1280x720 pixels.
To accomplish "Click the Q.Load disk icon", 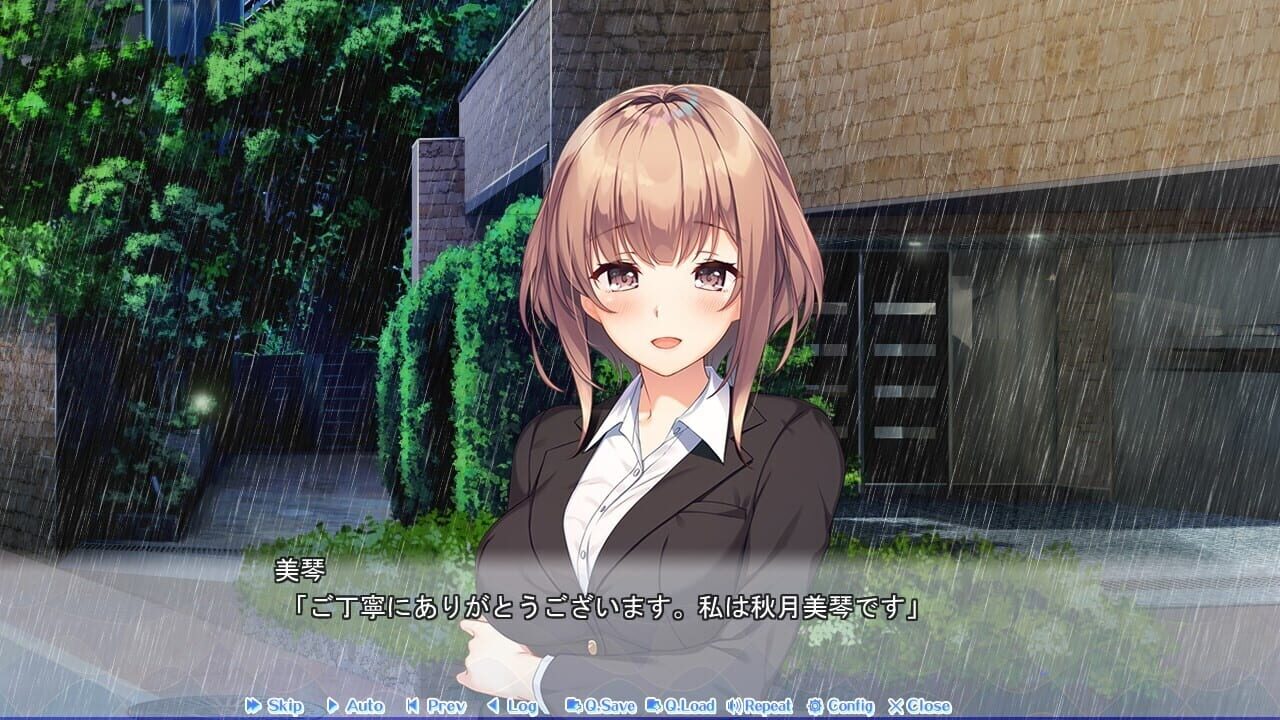I will [x=653, y=706].
